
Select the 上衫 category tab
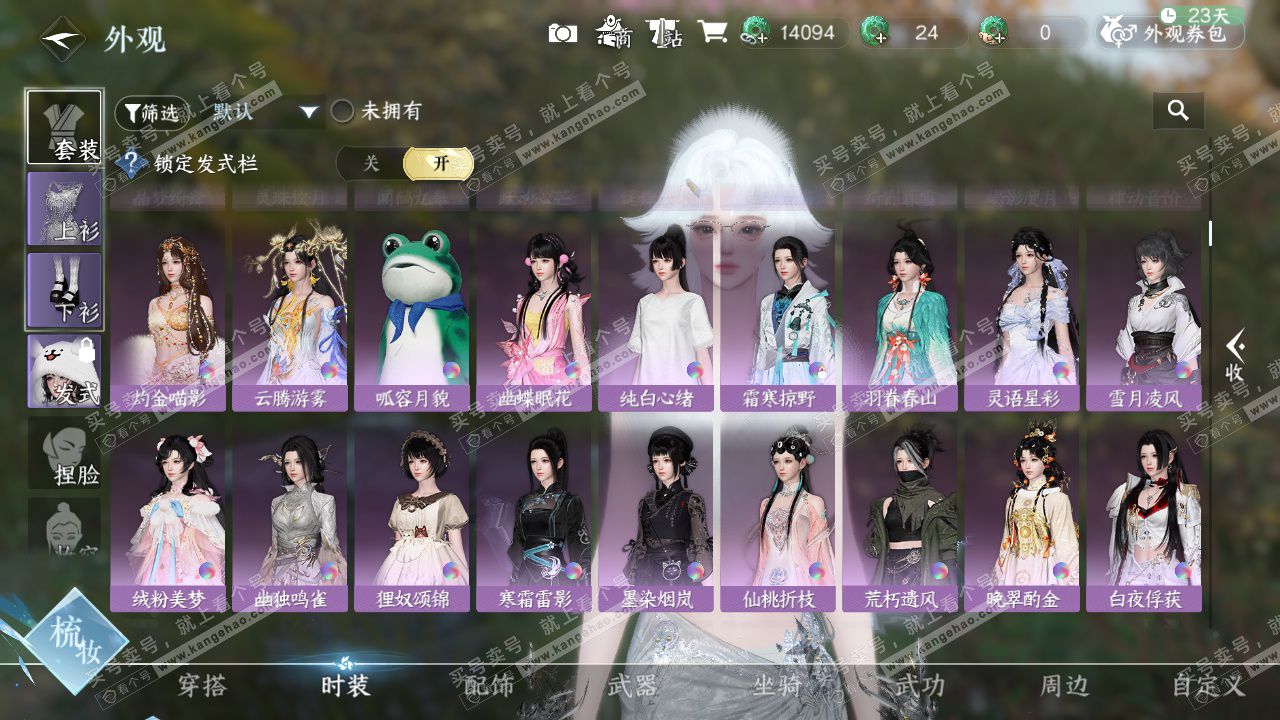point(64,209)
